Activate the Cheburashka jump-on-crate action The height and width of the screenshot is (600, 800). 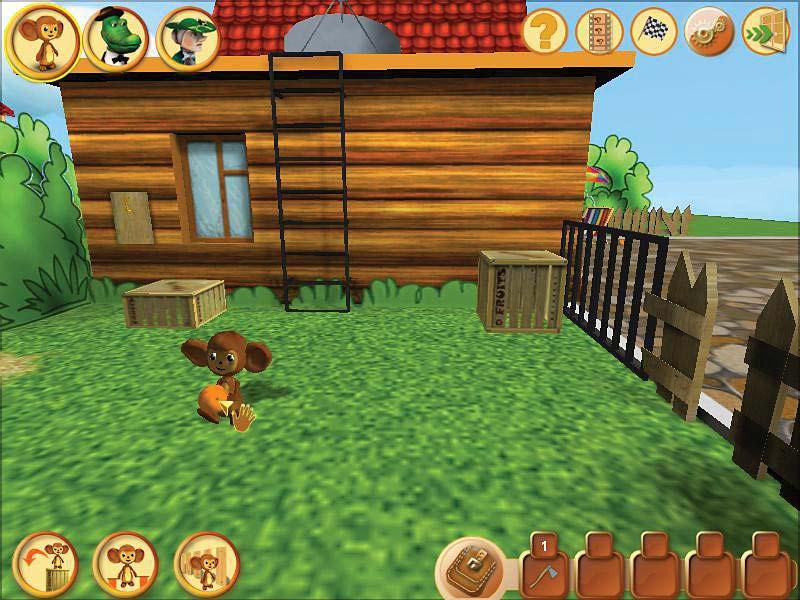tap(47, 566)
